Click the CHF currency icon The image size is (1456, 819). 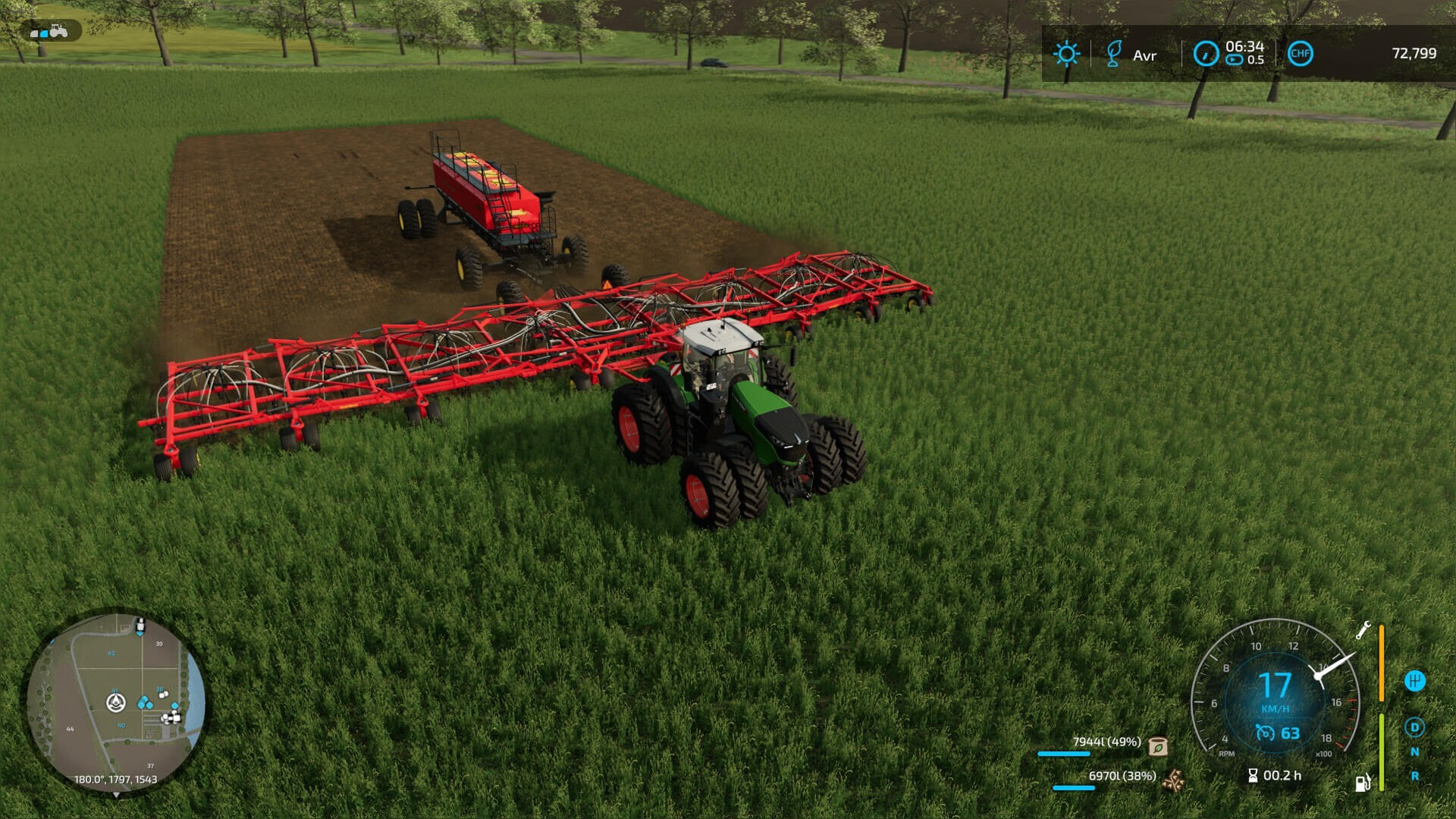click(x=1300, y=53)
